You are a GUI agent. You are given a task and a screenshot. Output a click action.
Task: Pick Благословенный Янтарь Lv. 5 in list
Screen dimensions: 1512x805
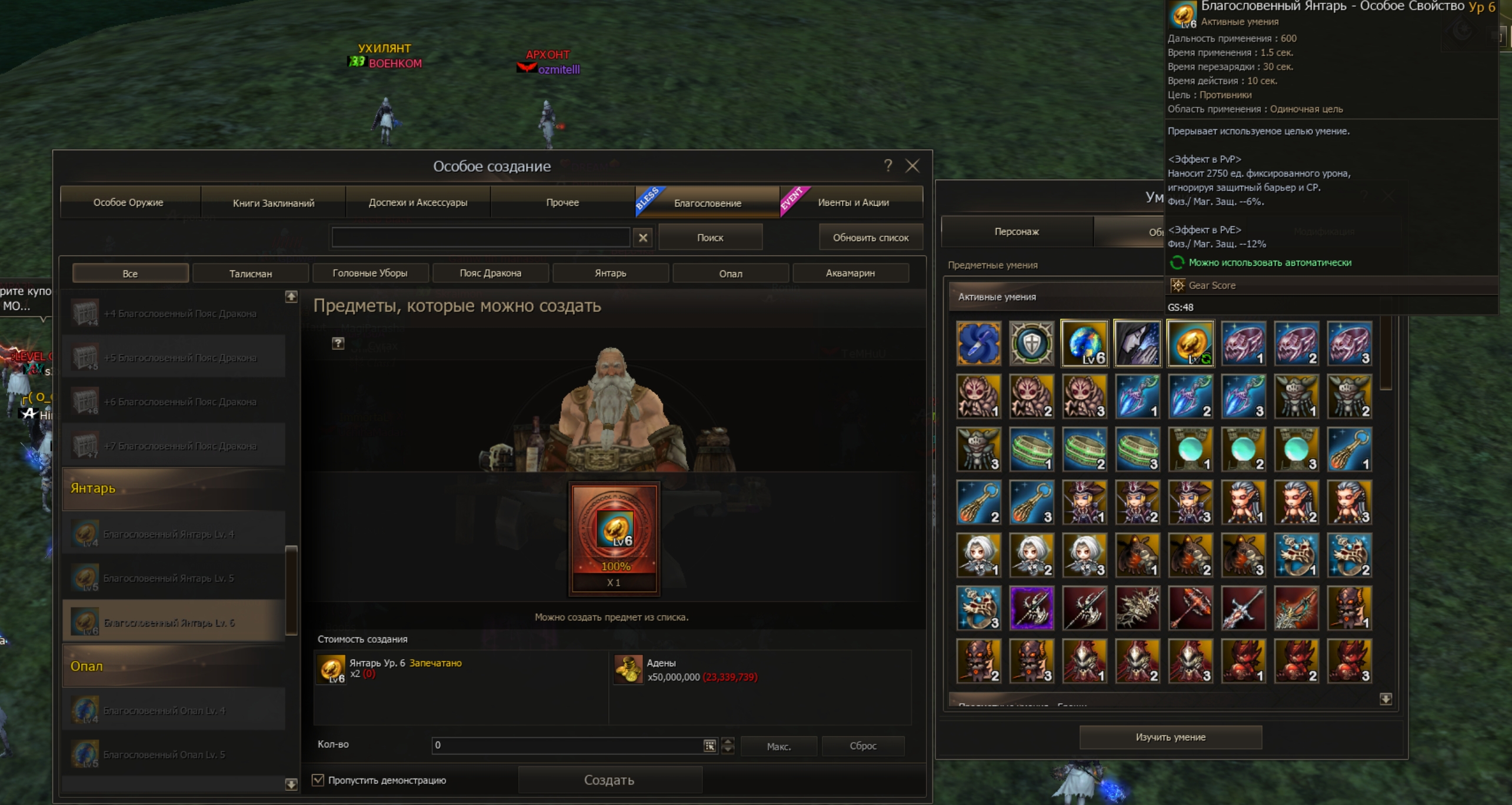click(168, 579)
